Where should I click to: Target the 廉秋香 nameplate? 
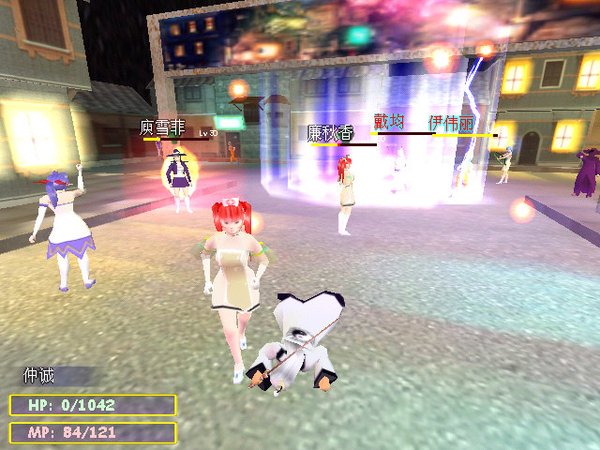[x=331, y=132]
